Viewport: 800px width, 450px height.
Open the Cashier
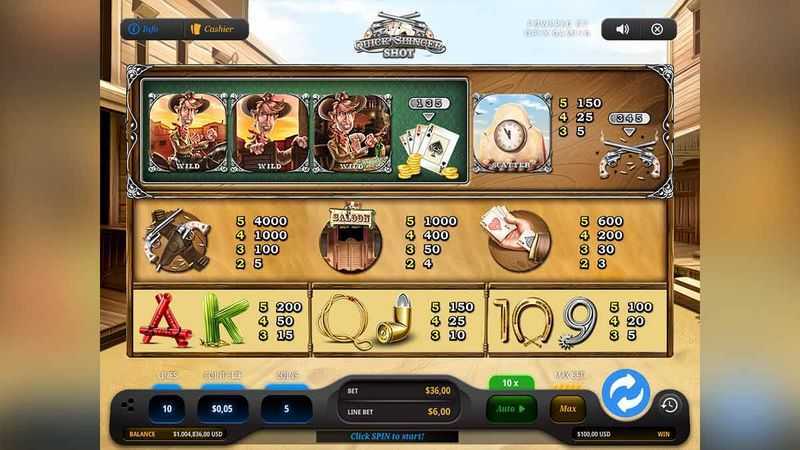(x=212, y=29)
